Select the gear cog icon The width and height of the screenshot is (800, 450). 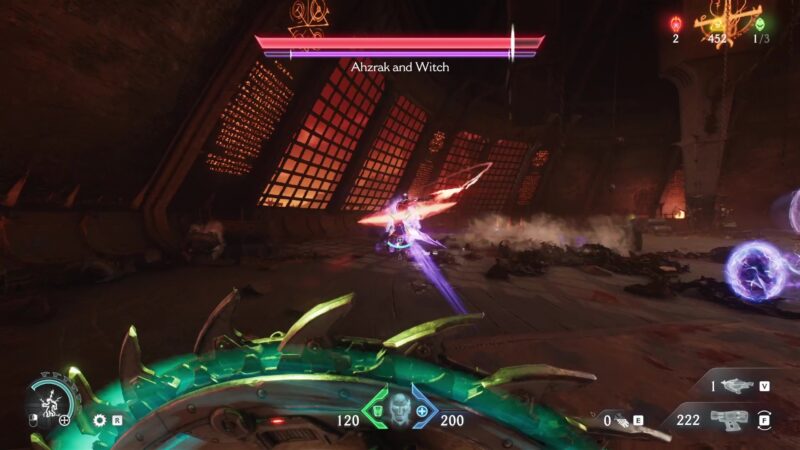(99, 421)
